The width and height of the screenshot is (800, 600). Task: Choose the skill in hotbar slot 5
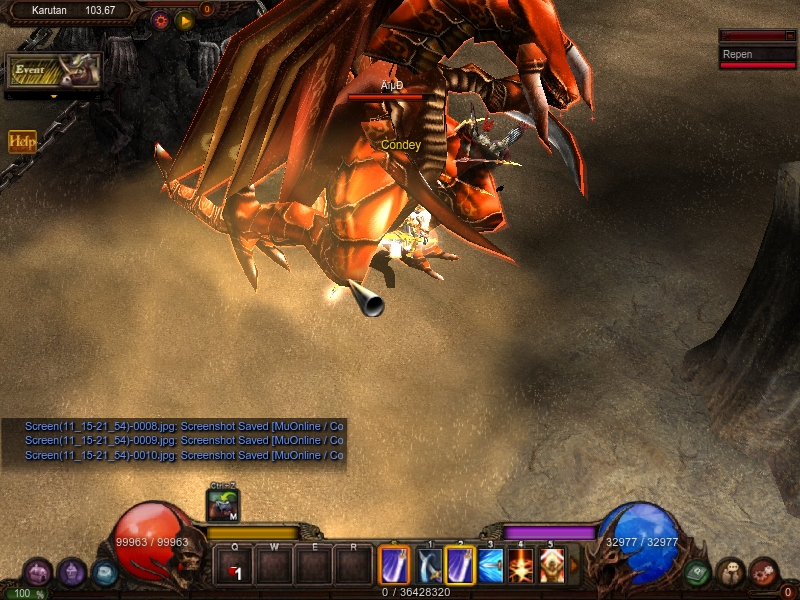pyautogui.click(x=551, y=566)
